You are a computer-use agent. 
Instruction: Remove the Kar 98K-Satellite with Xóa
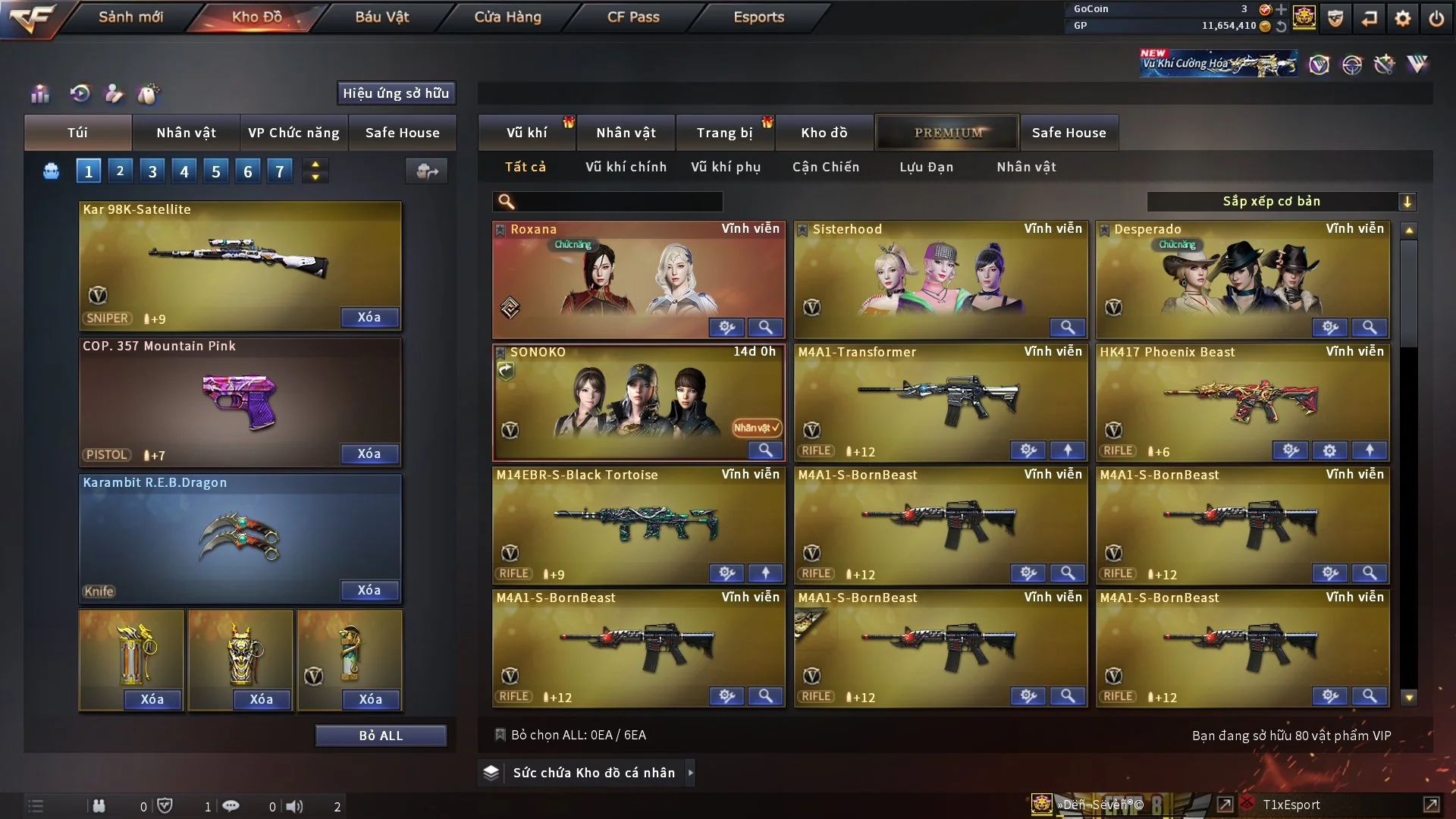pyautogui.click(x=369, y=317)
